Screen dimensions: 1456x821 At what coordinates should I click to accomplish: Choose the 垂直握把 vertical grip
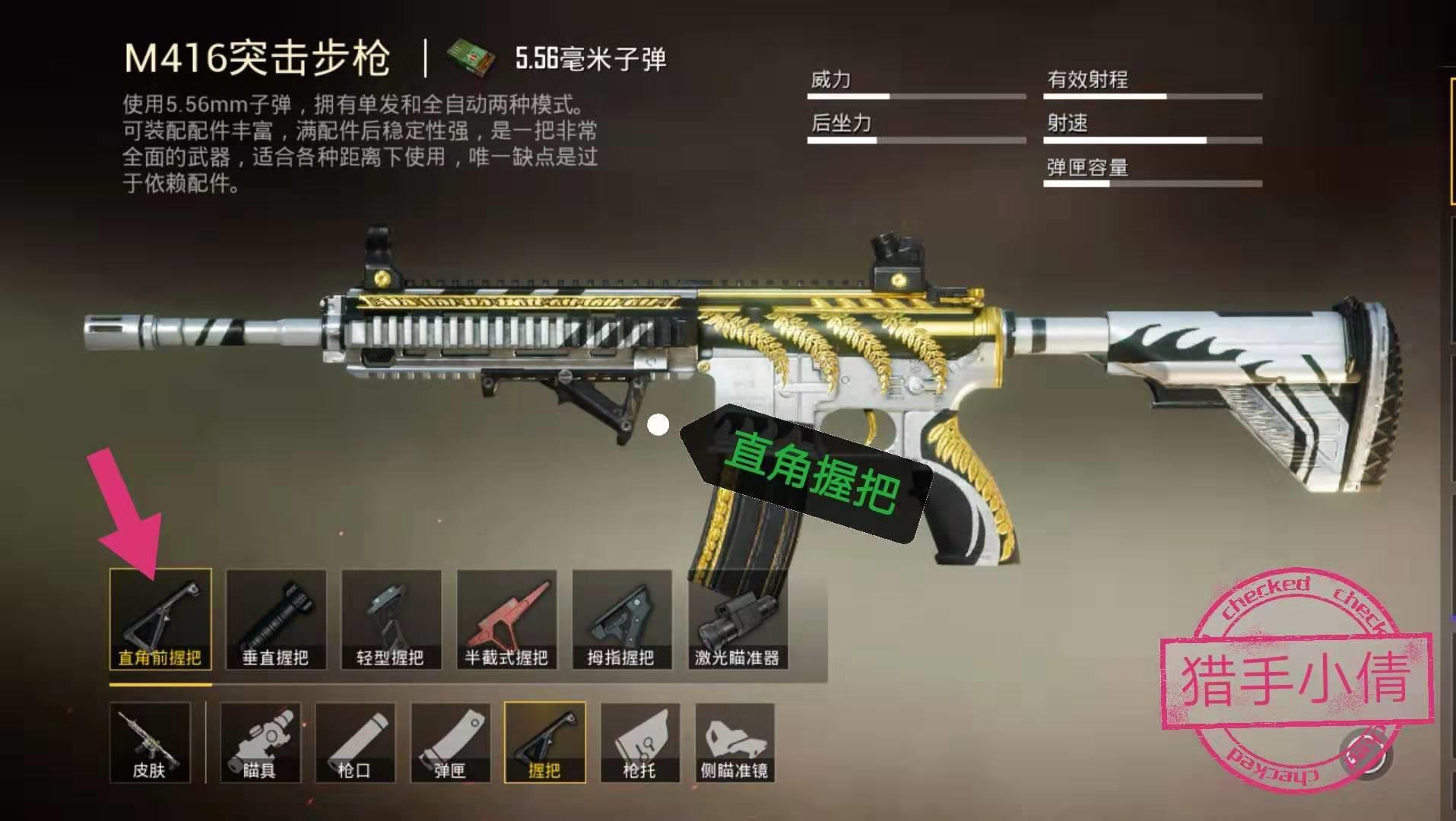tap(276, 620)
